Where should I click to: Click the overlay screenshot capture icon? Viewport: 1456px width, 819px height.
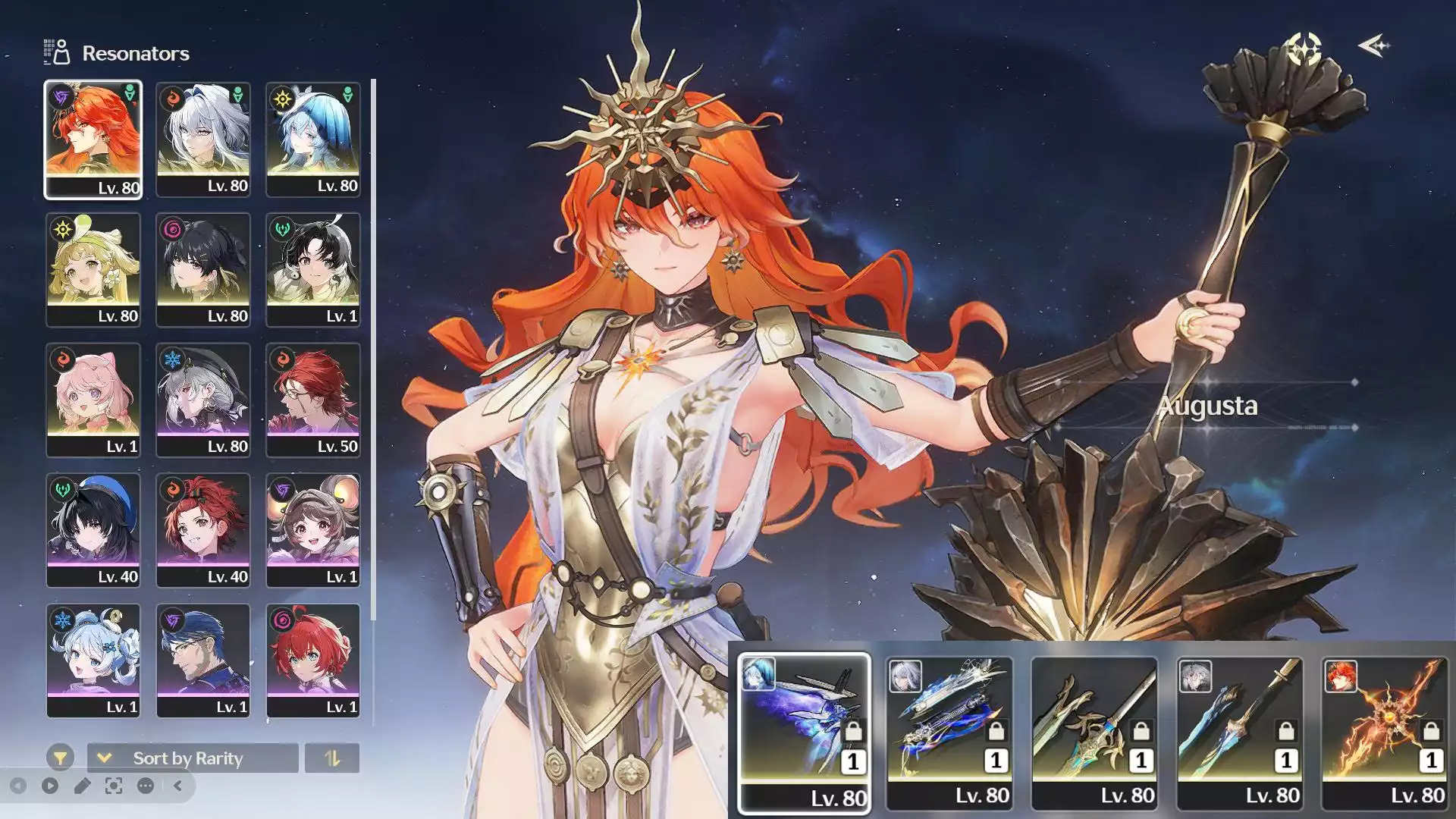[x=114, y=786]
